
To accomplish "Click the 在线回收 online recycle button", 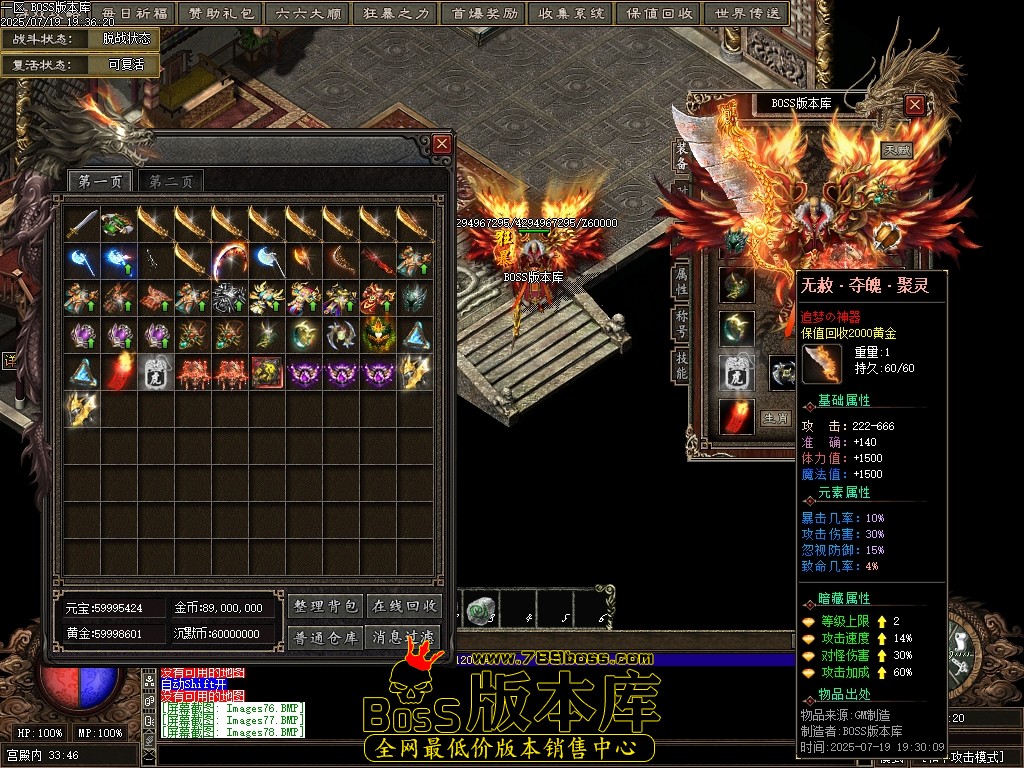I will tap(403, 606).
